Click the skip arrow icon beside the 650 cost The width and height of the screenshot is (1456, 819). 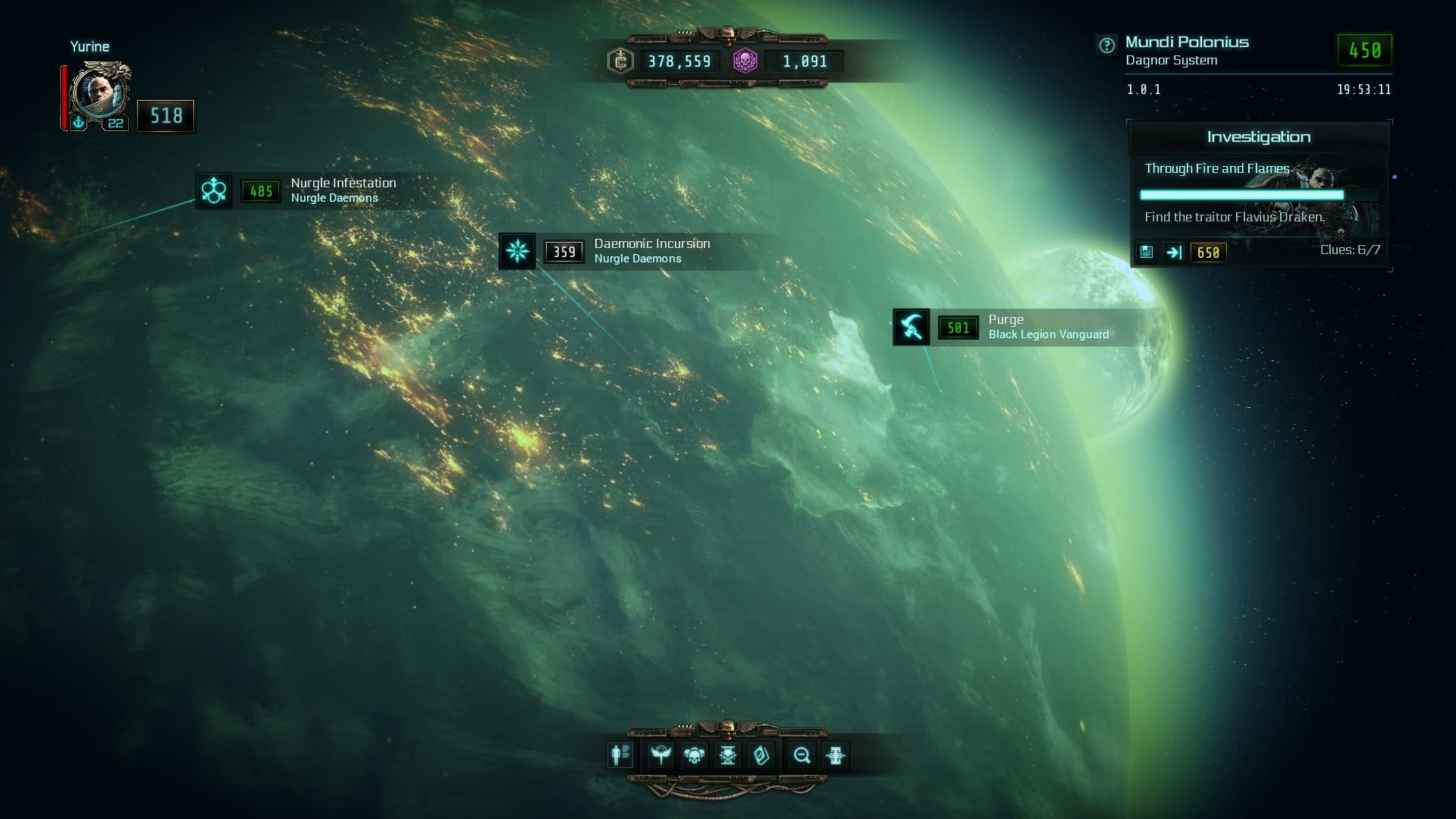(x=1175, y=253)
